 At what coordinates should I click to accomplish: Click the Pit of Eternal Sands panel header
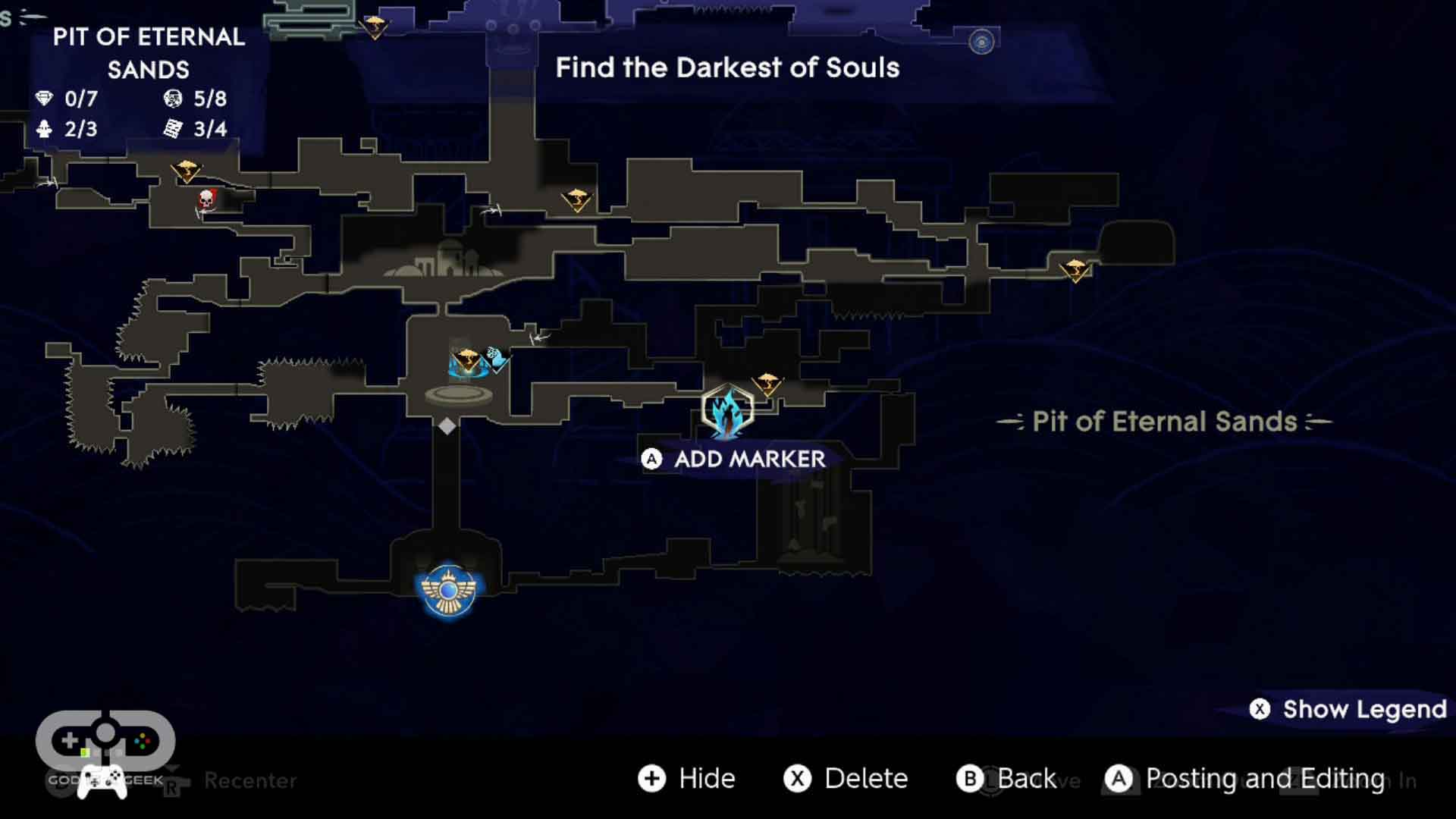147,53
